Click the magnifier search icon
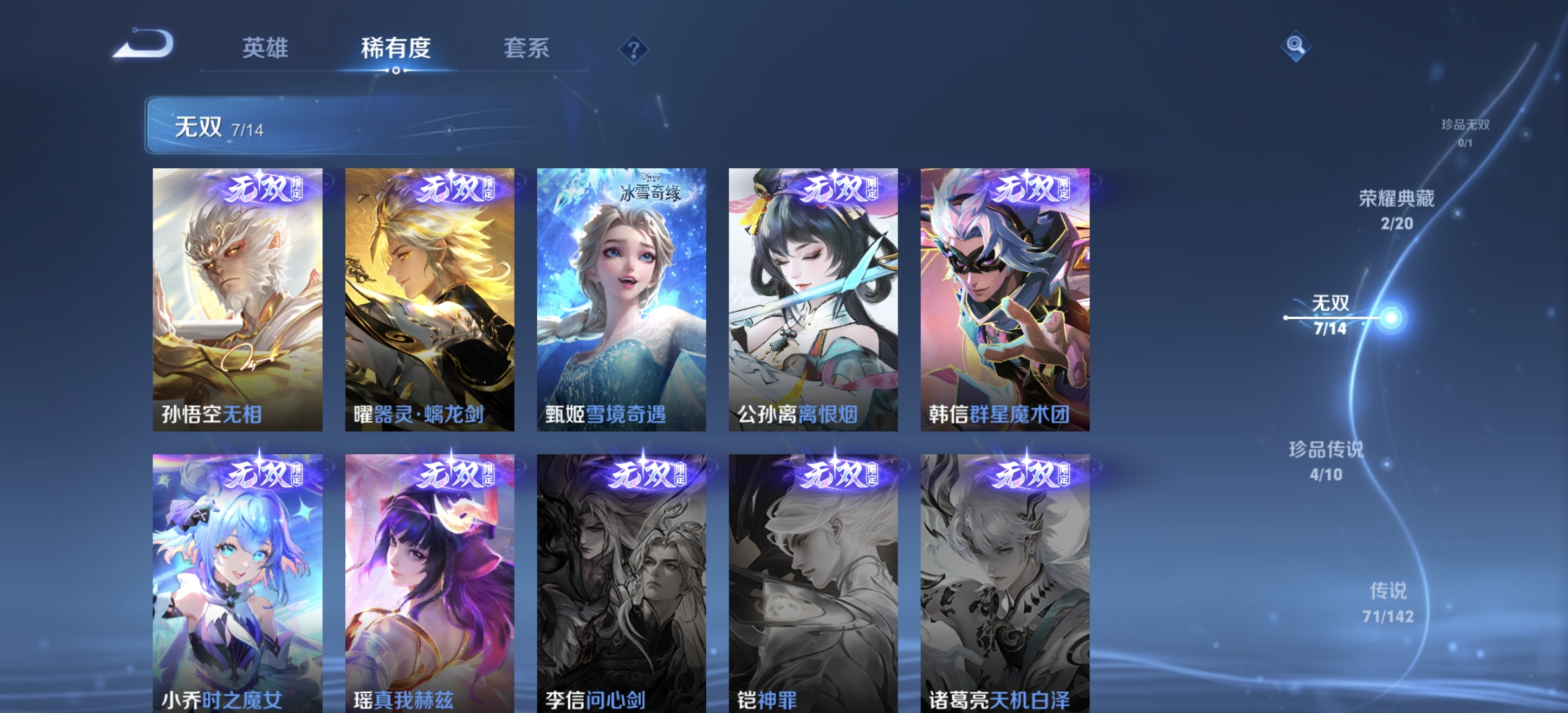Viewport: 1568px width, 713px height. (x=1296, y=45)
